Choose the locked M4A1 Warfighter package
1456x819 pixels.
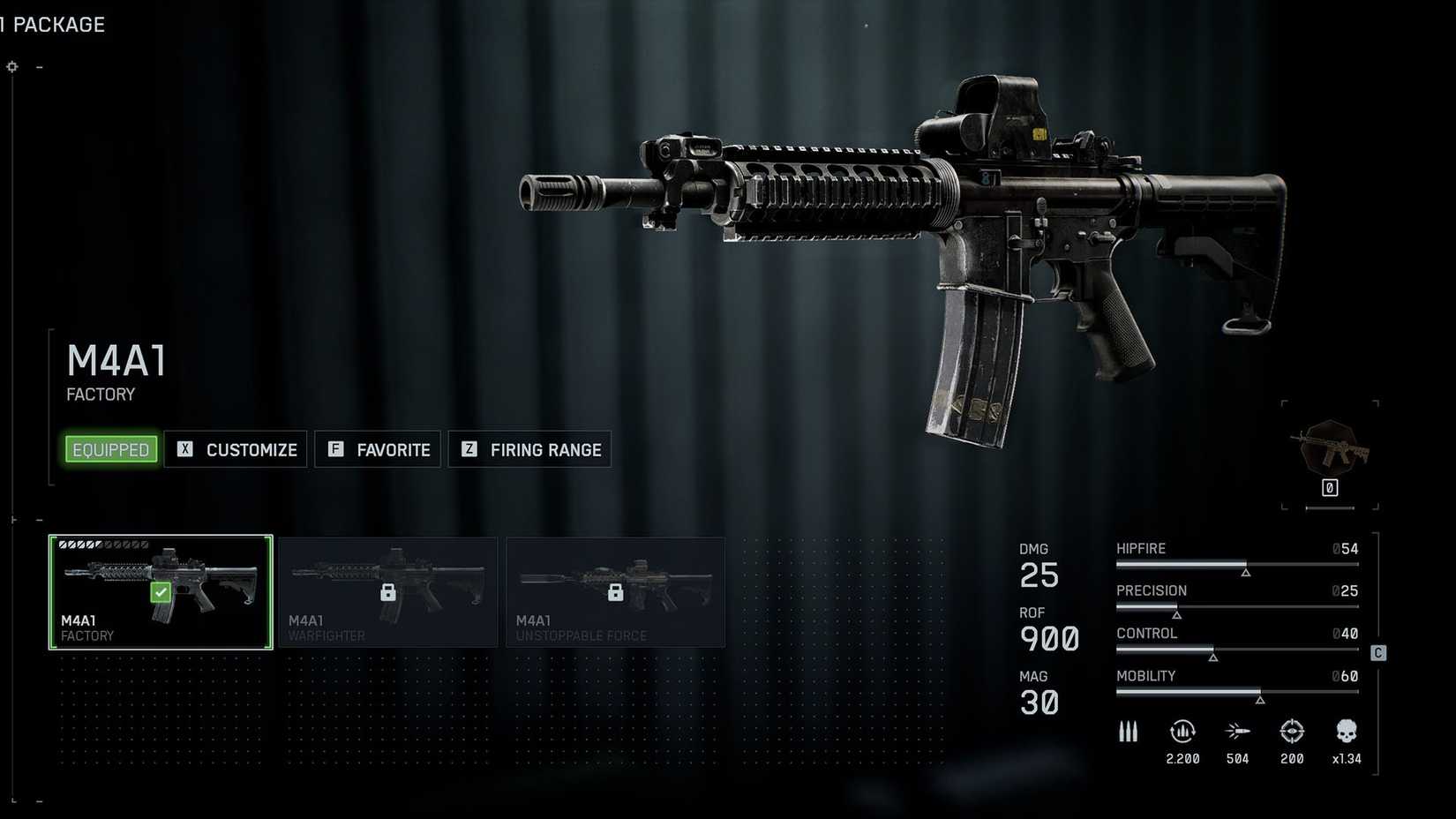tap(388, 592)
